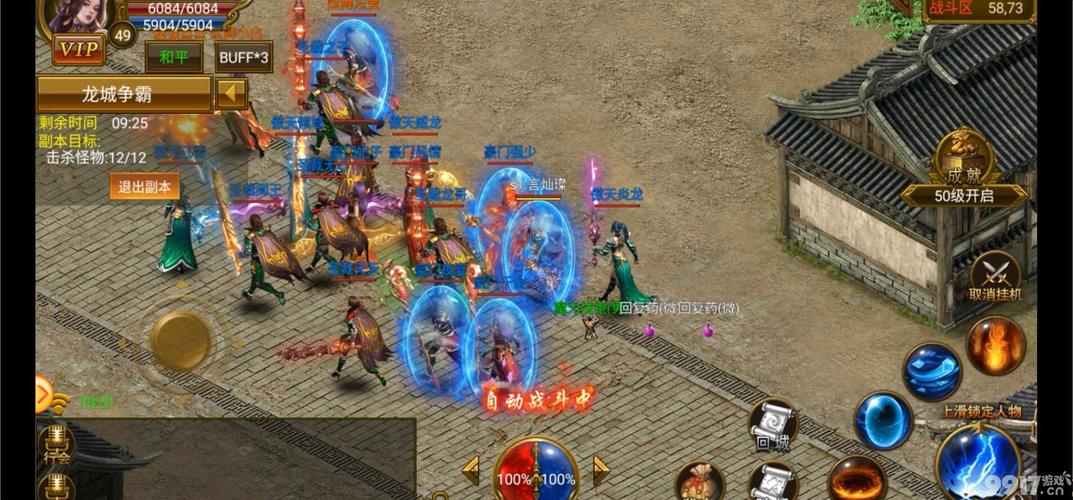Open the 成就 achievements icon
This screenshot has height=500, width=1073.
pos(964,158)
